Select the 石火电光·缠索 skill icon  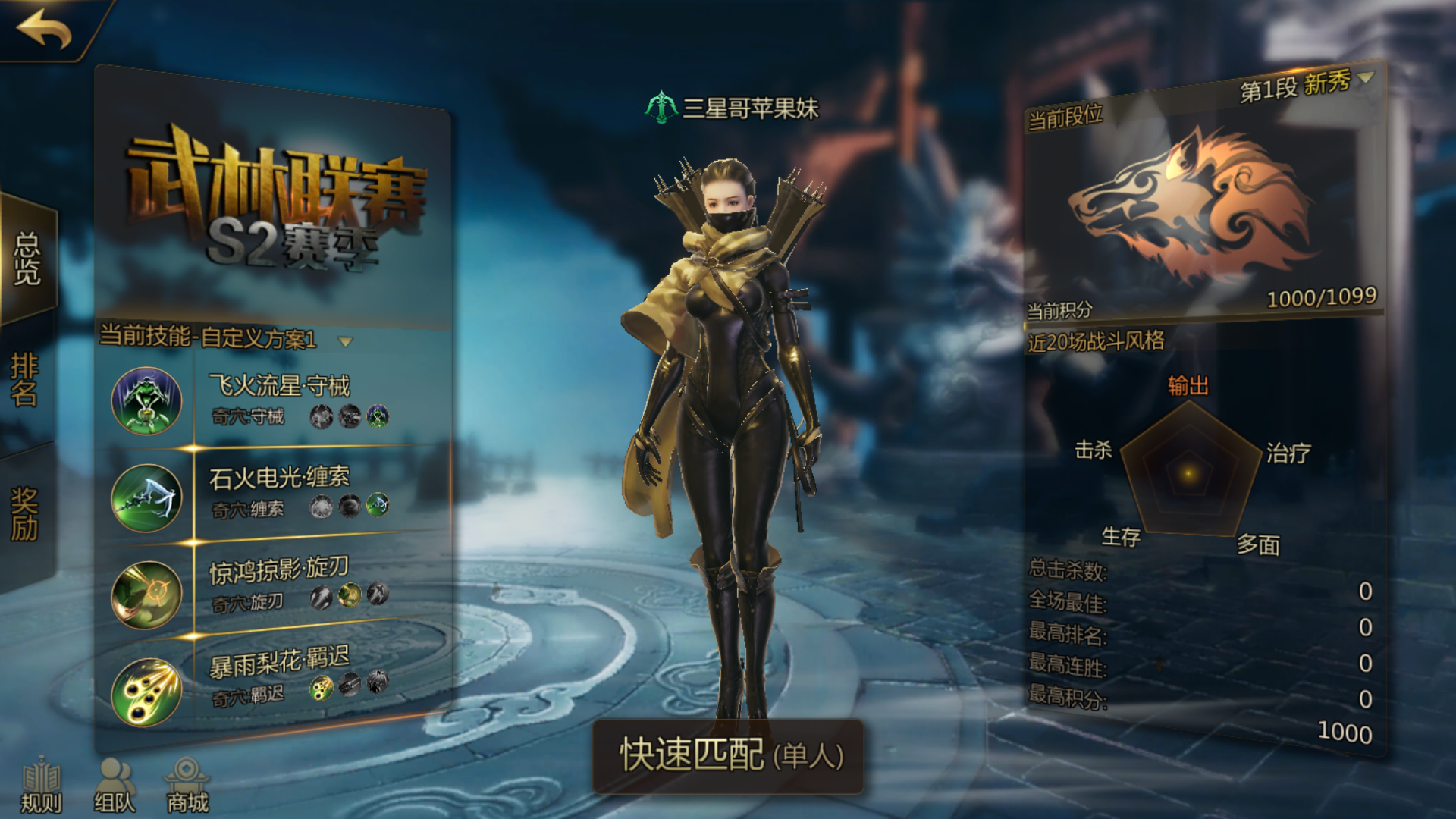[x=146, y=497]
